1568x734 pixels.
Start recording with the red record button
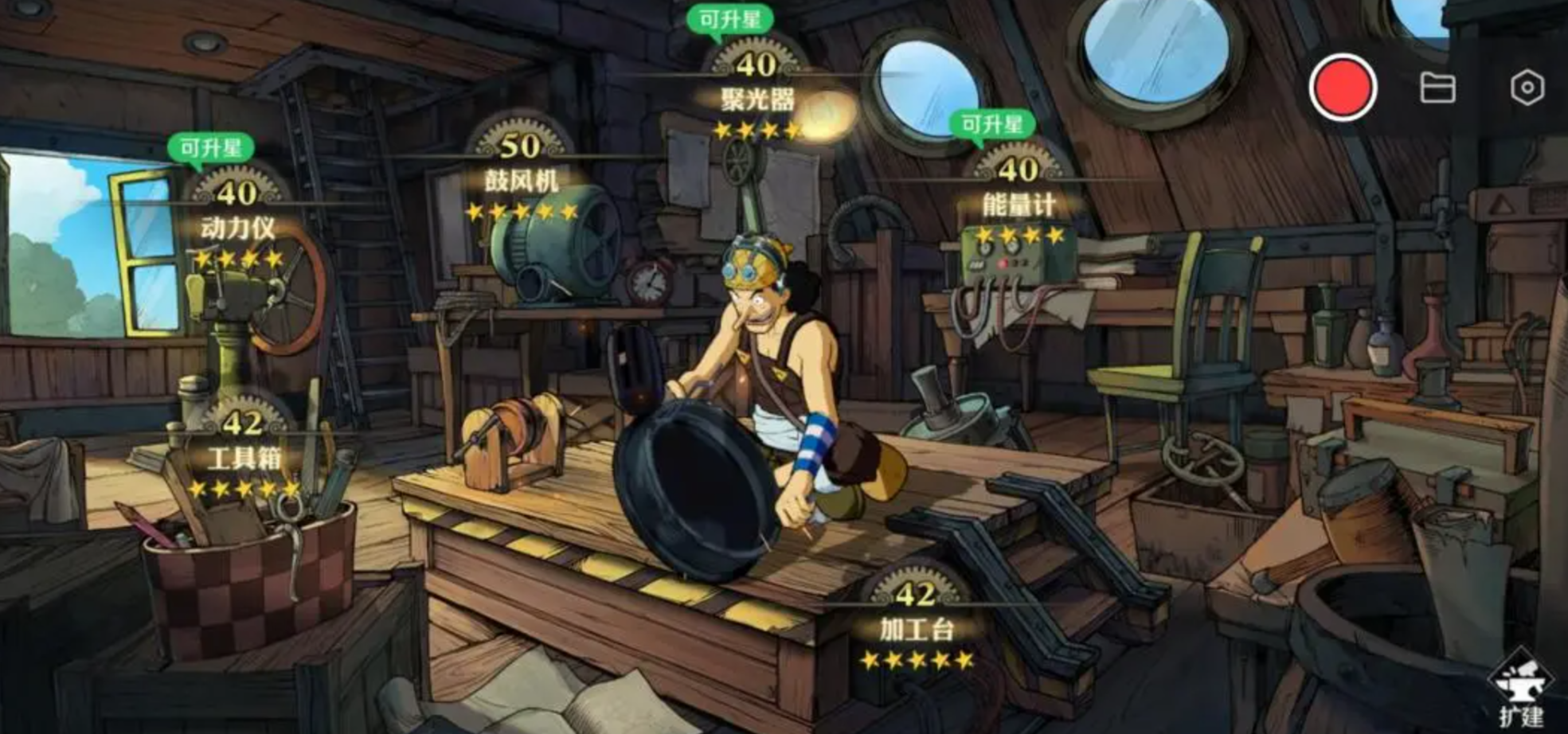pyautogui.click(x=1343, y=88)
